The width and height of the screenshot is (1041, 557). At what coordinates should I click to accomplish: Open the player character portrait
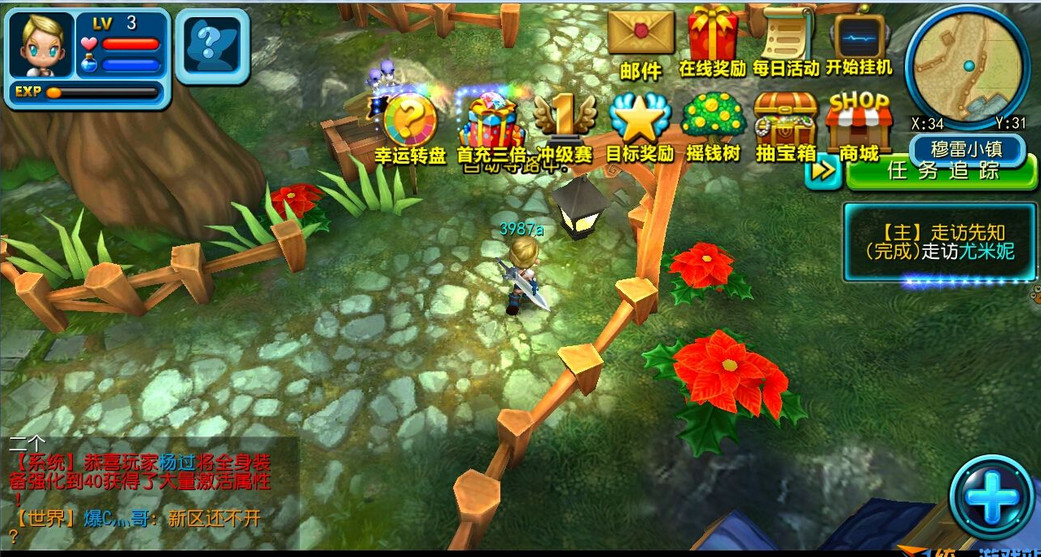coord(42,44)
